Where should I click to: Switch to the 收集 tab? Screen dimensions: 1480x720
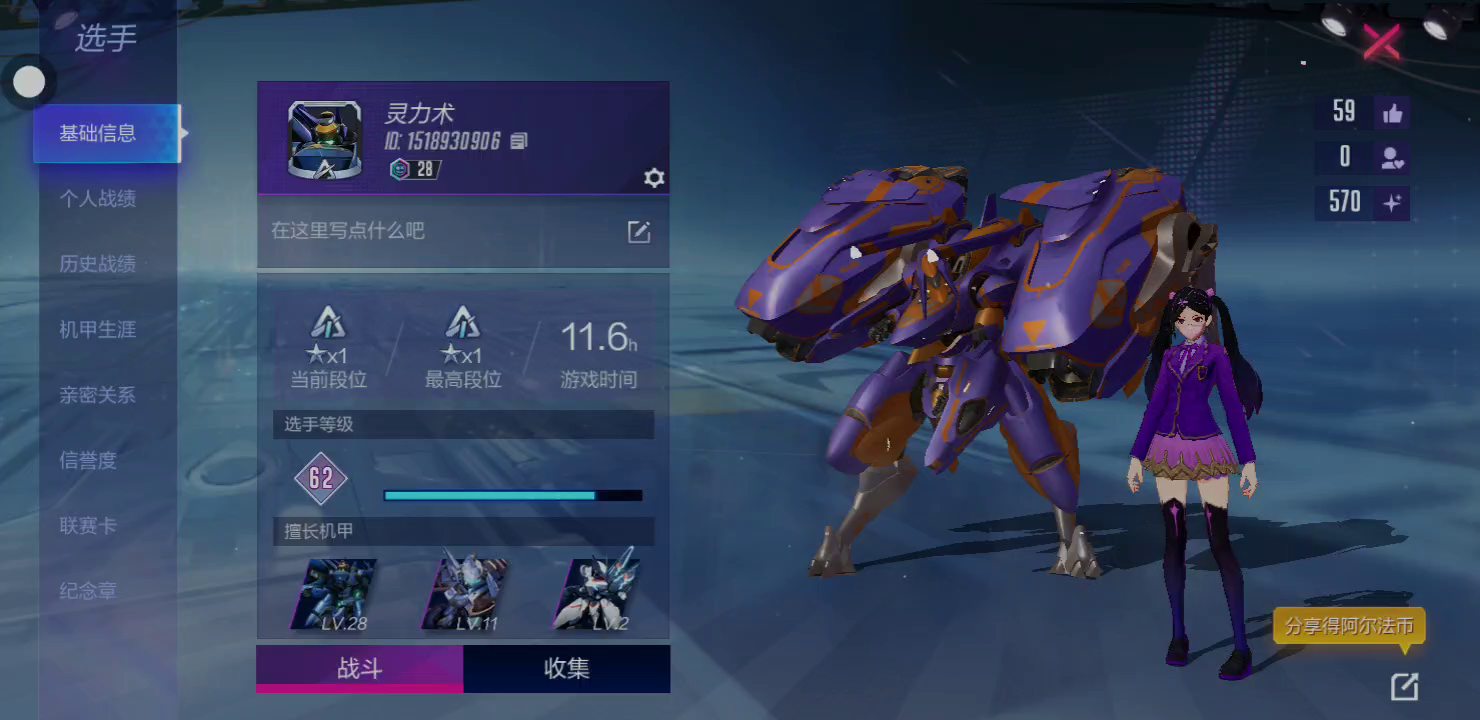tap(566, 669)
